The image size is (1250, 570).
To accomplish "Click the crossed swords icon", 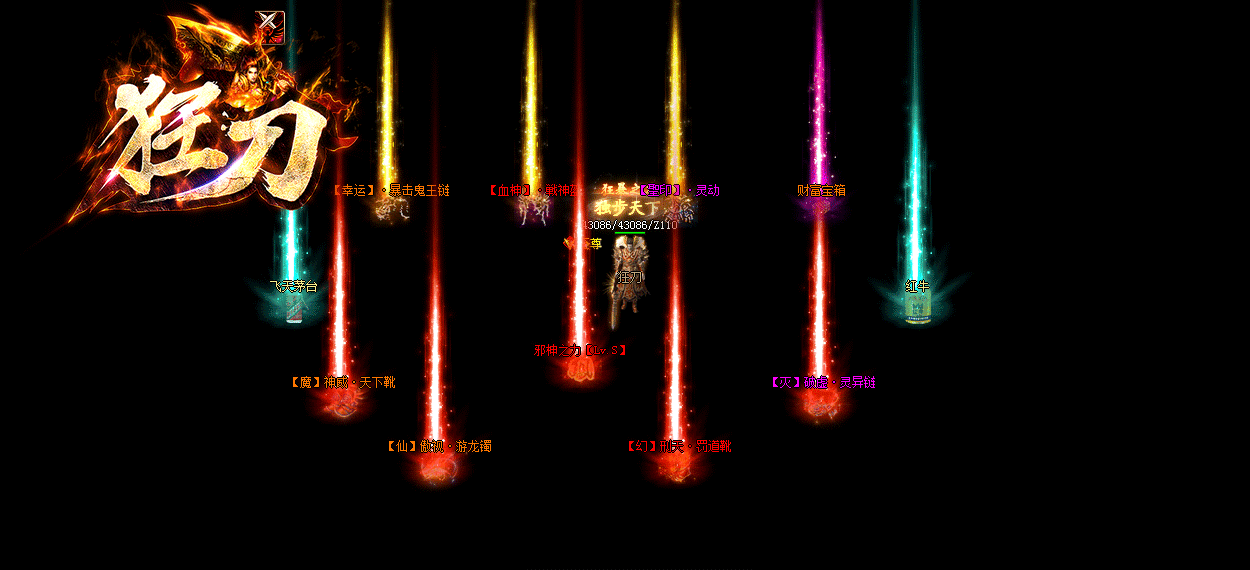I will [x=270, y=26].
